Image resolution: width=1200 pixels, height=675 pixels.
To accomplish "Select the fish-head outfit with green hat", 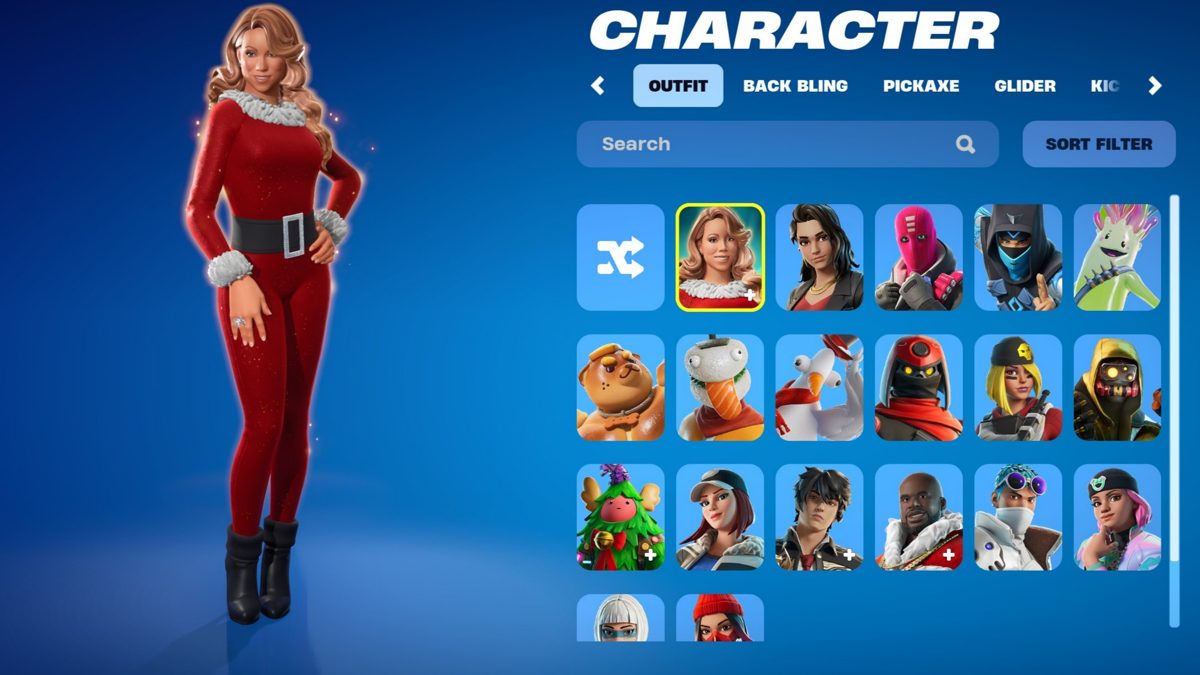I will coord(720,388).
